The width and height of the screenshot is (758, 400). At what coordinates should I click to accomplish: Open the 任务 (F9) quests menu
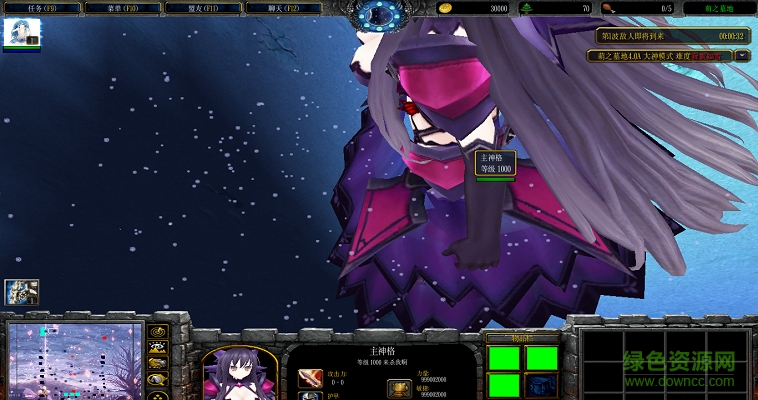click(x=41, y=8)
